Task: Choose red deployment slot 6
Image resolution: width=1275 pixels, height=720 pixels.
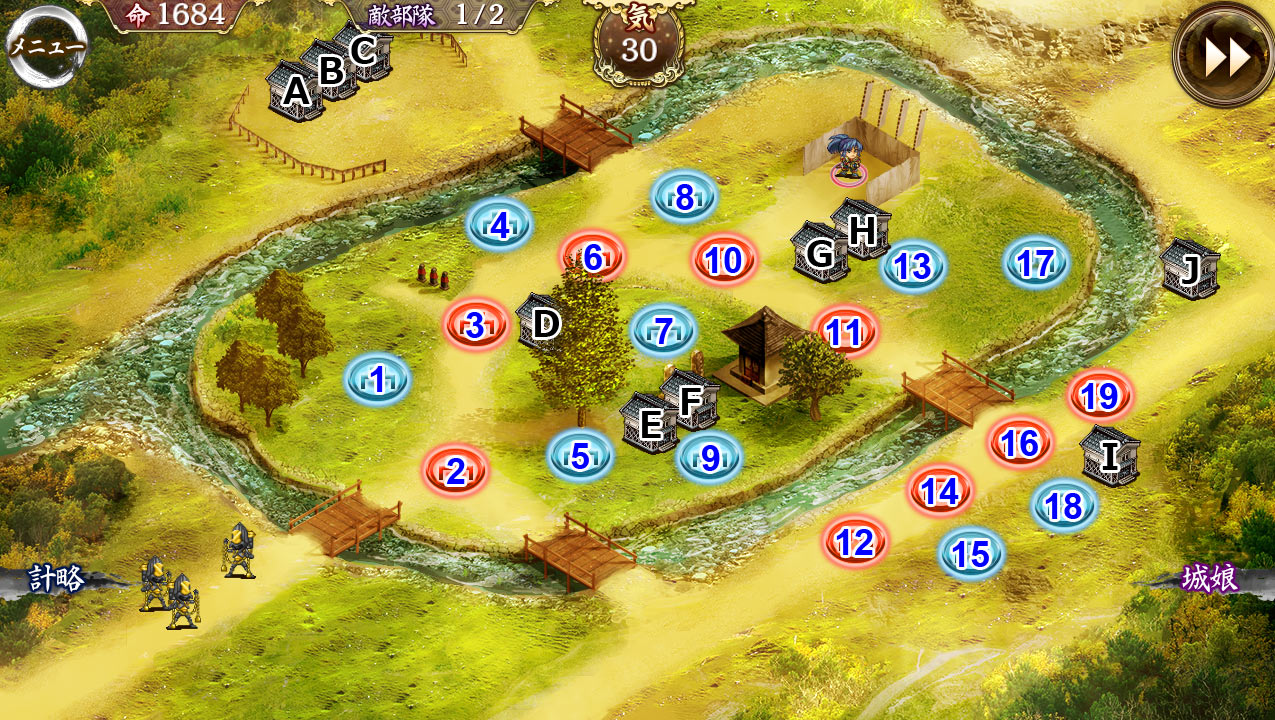Action: pyautogui.click(x=592, y=257)
